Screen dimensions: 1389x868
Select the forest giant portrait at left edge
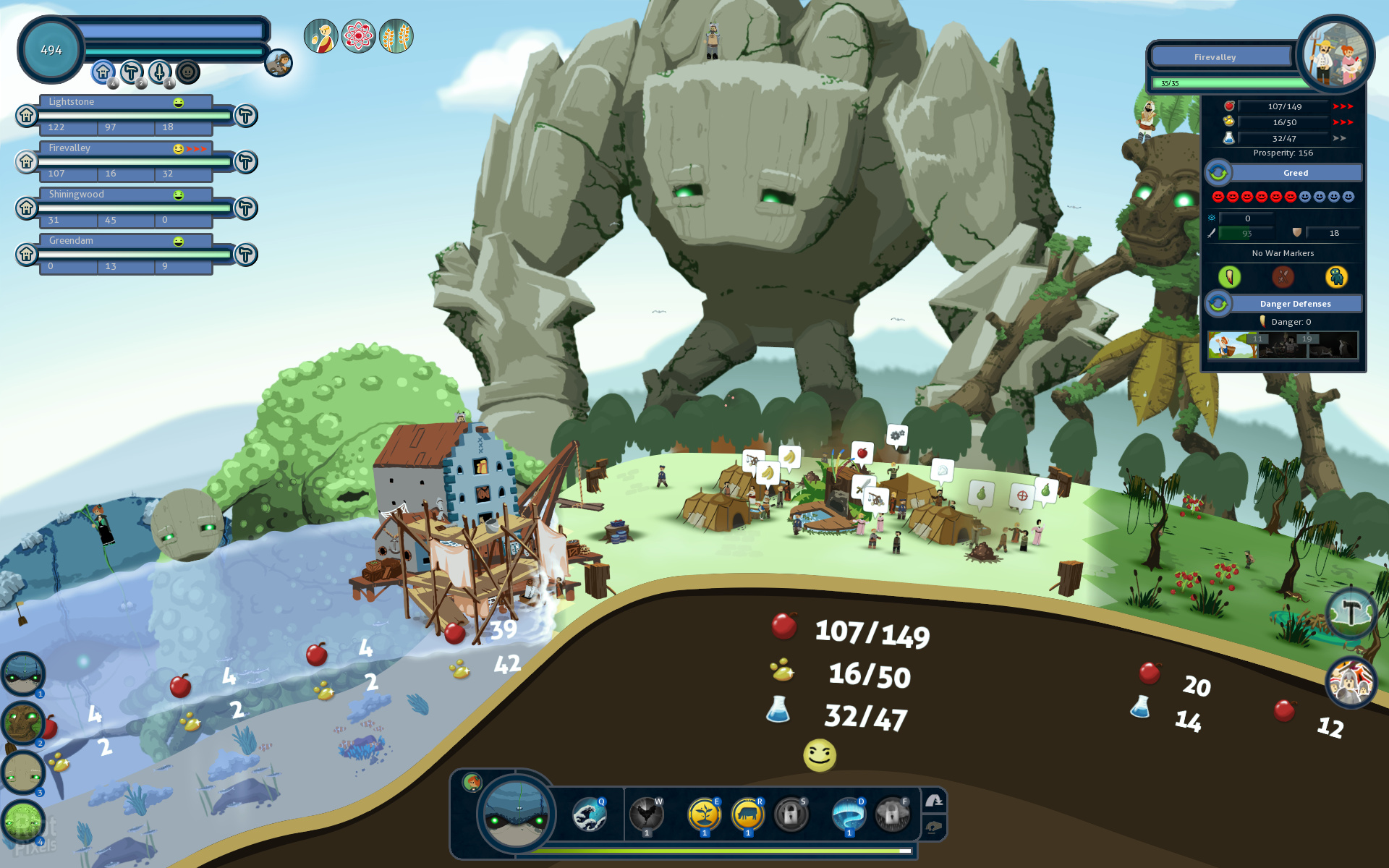tap(23, 723)
